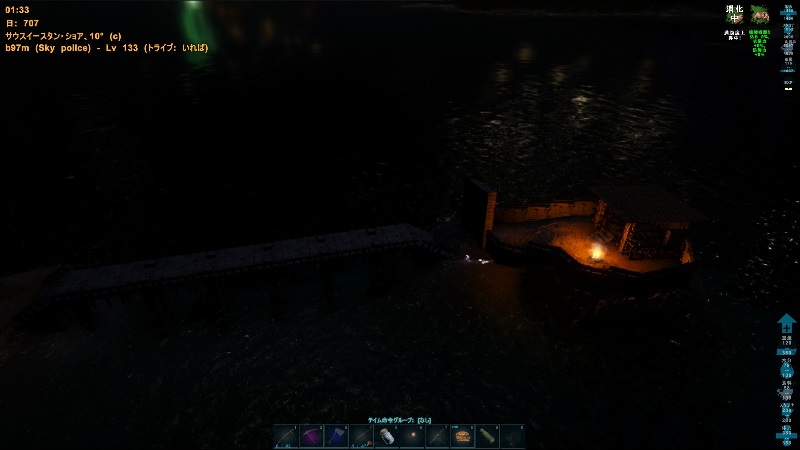
Task: Select the pink pickaxe hotbar slot
Action: click(x=312, y=437)
